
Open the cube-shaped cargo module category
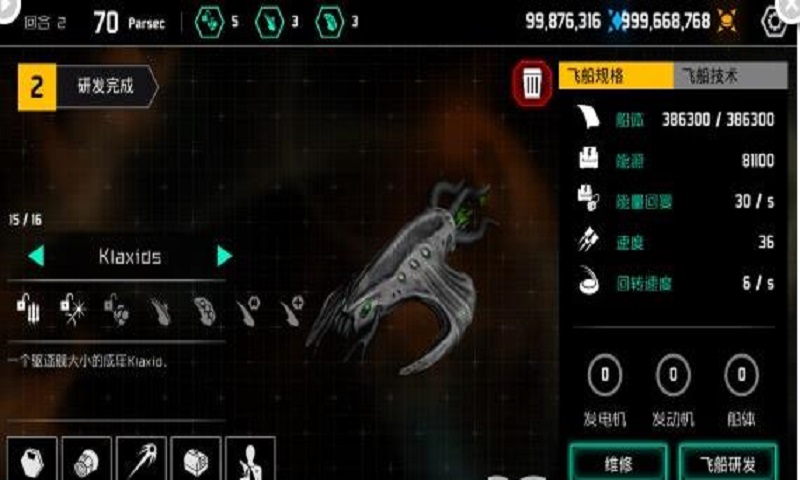pos(196,460)
